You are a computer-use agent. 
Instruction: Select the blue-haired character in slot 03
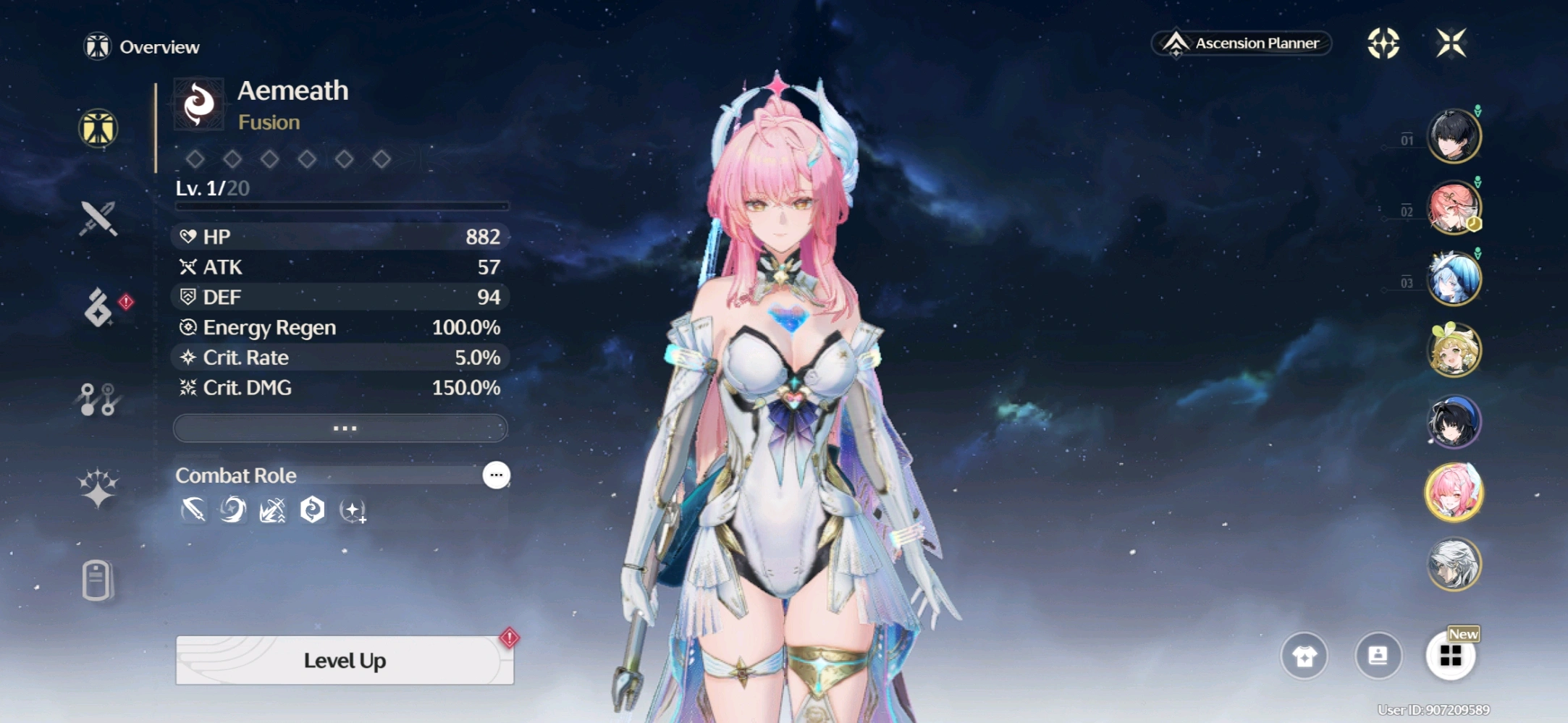click(1453, 279)
